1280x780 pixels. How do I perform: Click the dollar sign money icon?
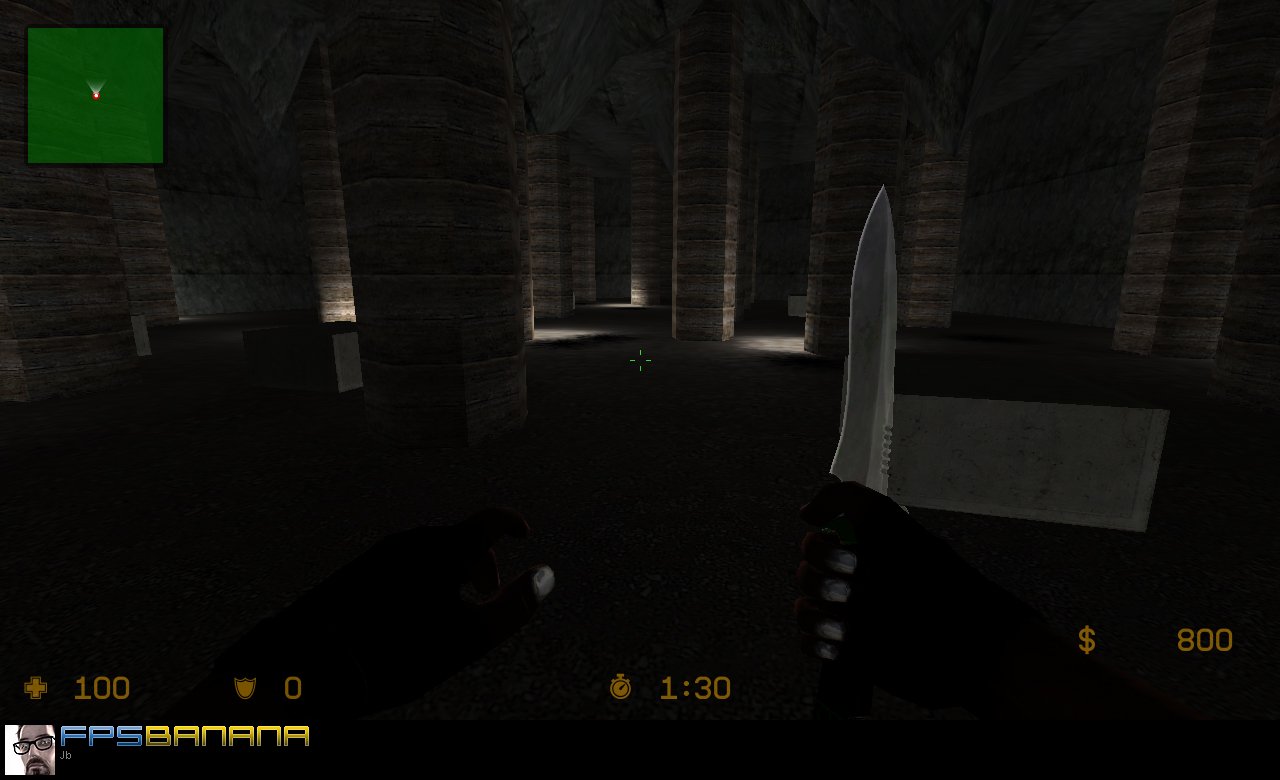(x=1086, y=639)
